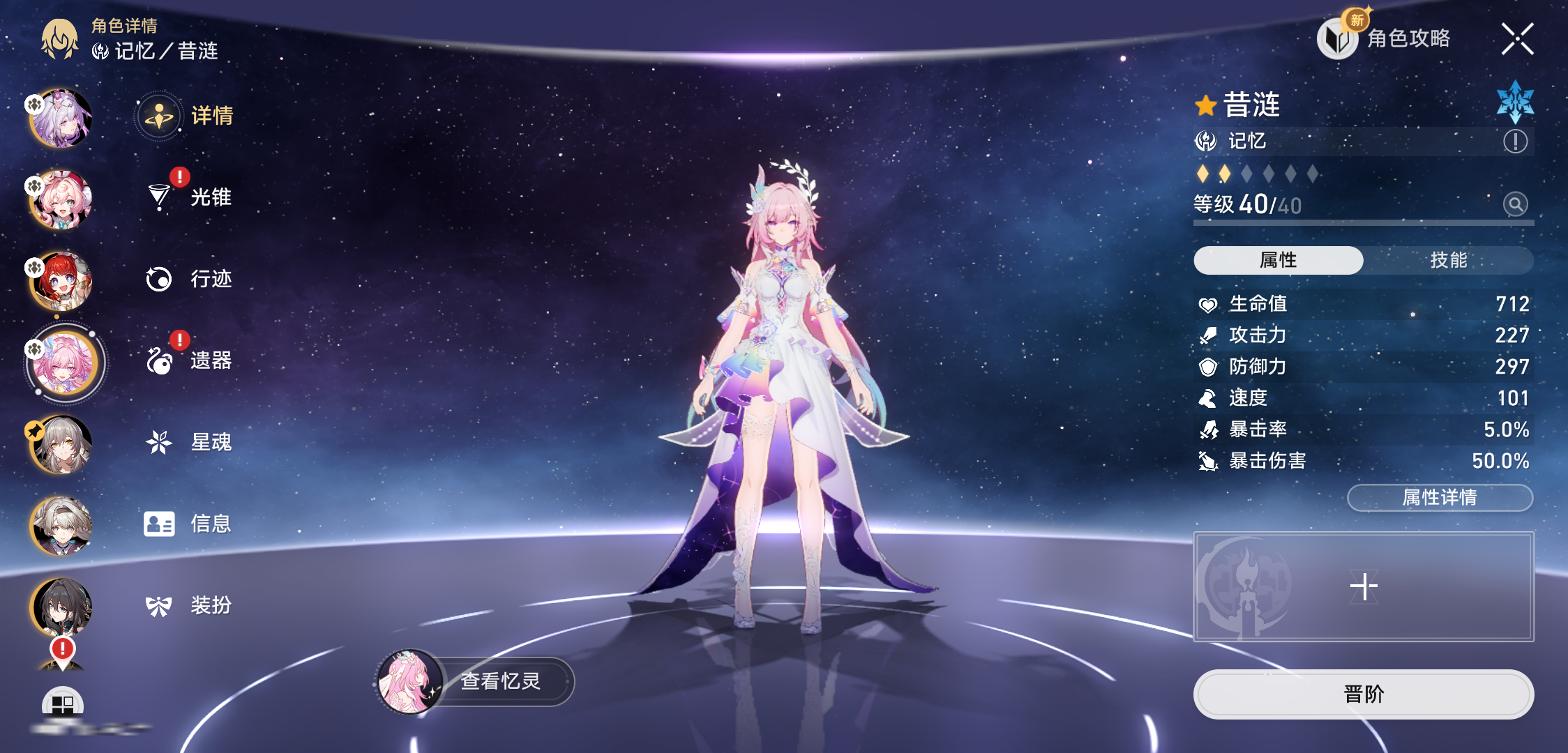Open the character list grid icon
The width and height of the screenshot is (1568, 753).
pyautogui.click(x=63, y=703)
